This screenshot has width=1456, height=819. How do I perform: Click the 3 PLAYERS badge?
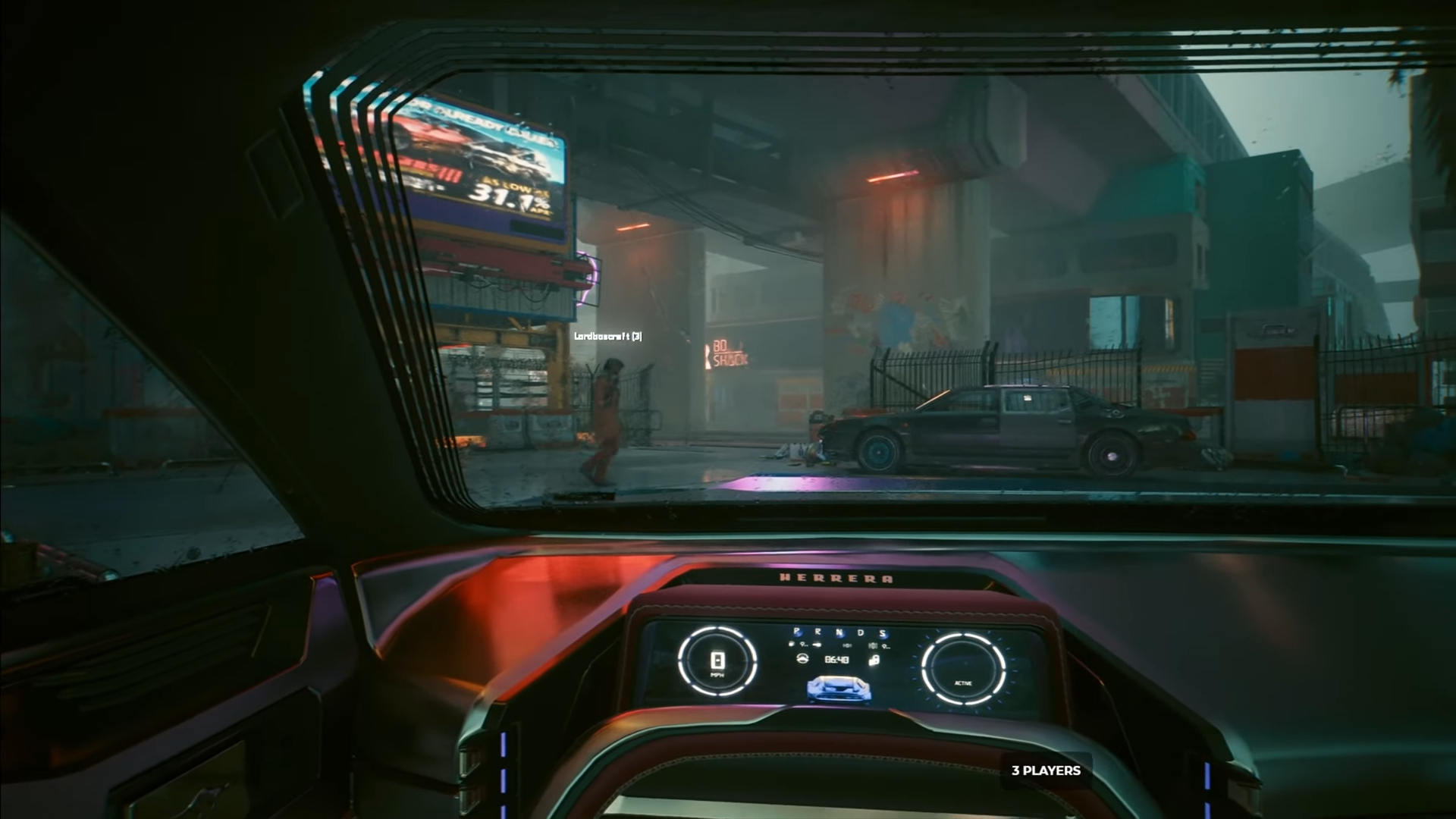coord(1046,770)
